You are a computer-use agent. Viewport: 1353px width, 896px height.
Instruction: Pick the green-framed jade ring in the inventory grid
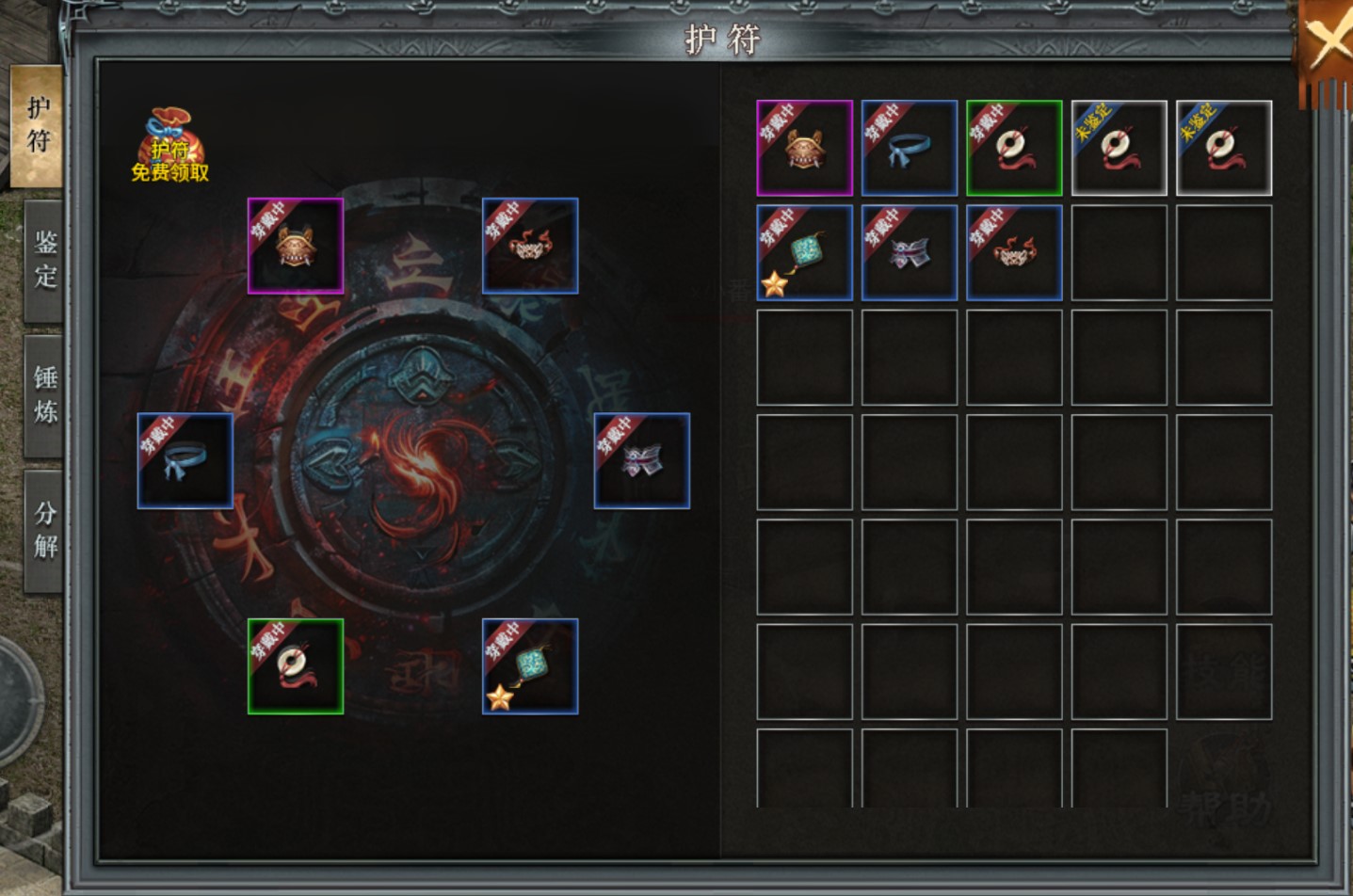1014,149
